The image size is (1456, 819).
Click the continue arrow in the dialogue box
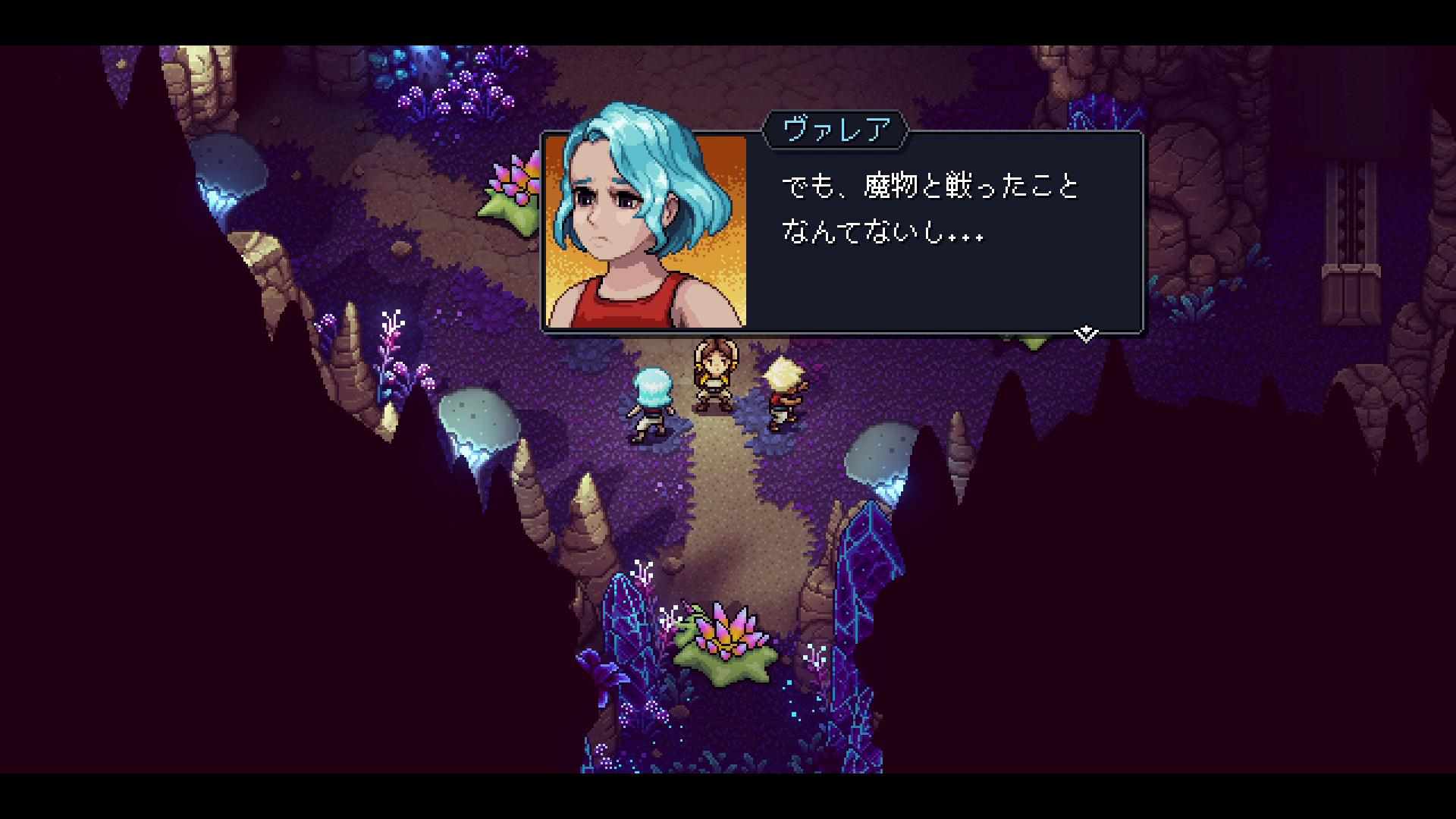click(1086, 332)
